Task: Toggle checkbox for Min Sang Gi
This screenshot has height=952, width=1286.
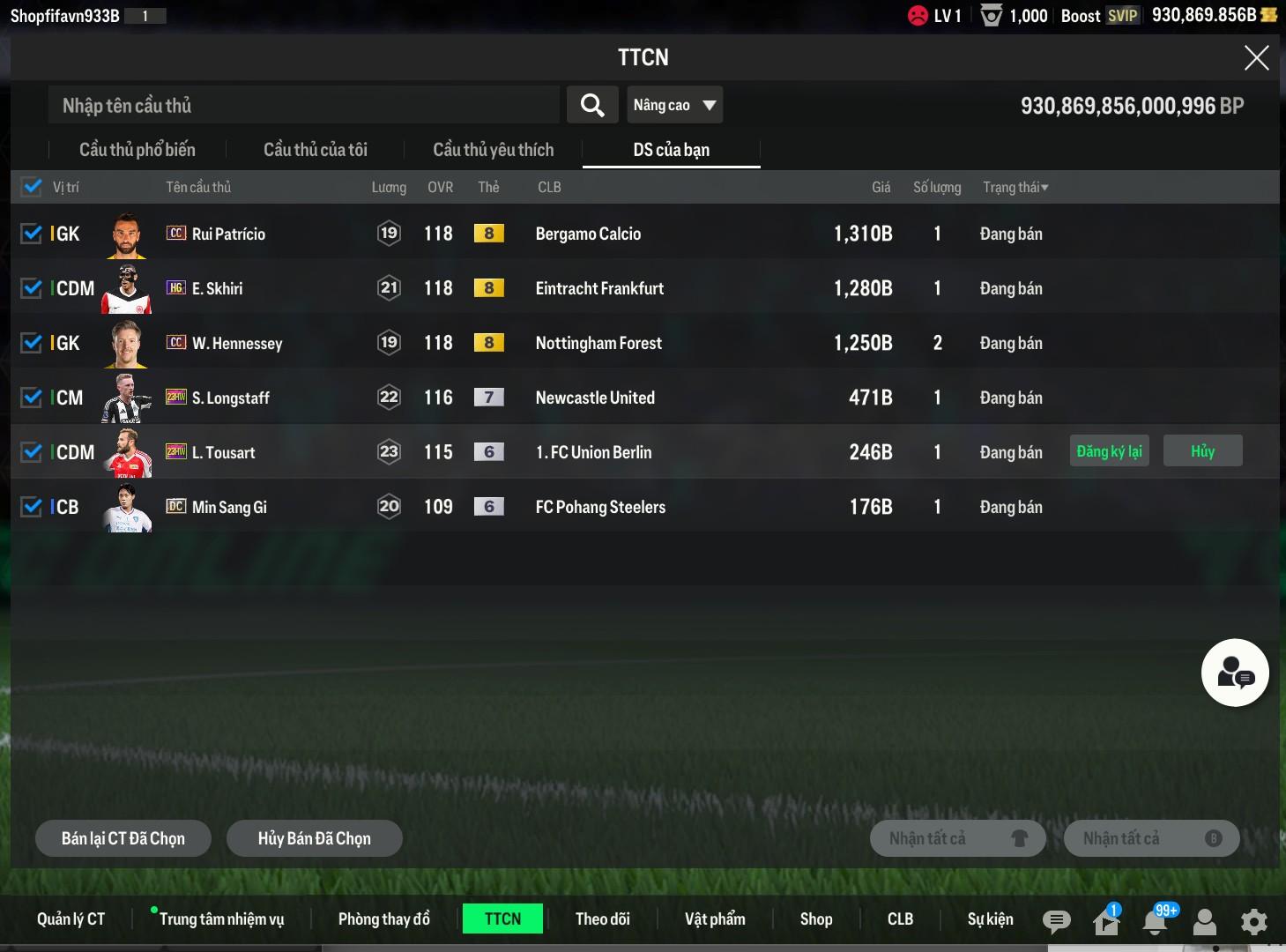Action: [32, 507]
